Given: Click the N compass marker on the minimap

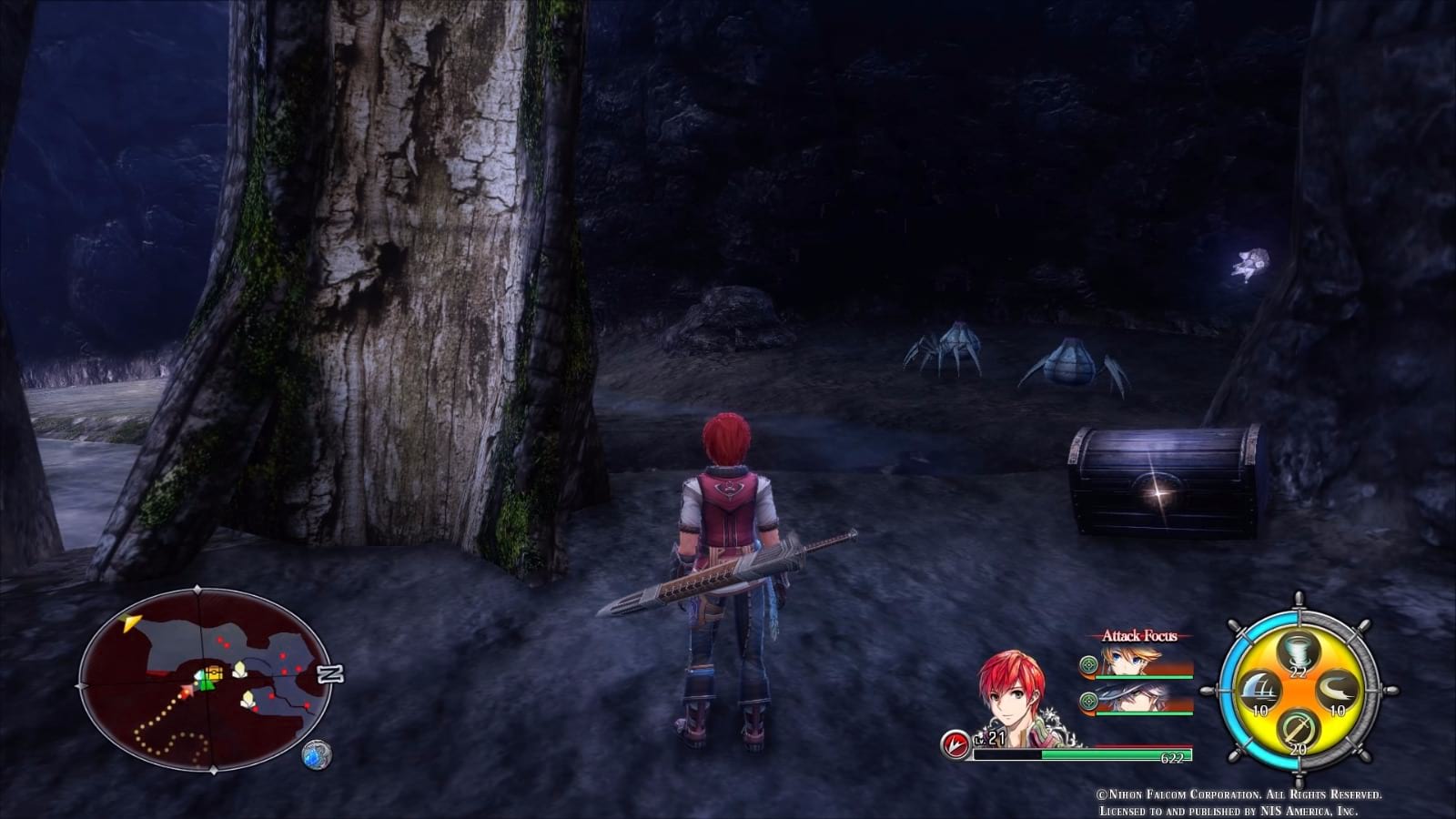Looking at the screenshot, I should 330,672.
